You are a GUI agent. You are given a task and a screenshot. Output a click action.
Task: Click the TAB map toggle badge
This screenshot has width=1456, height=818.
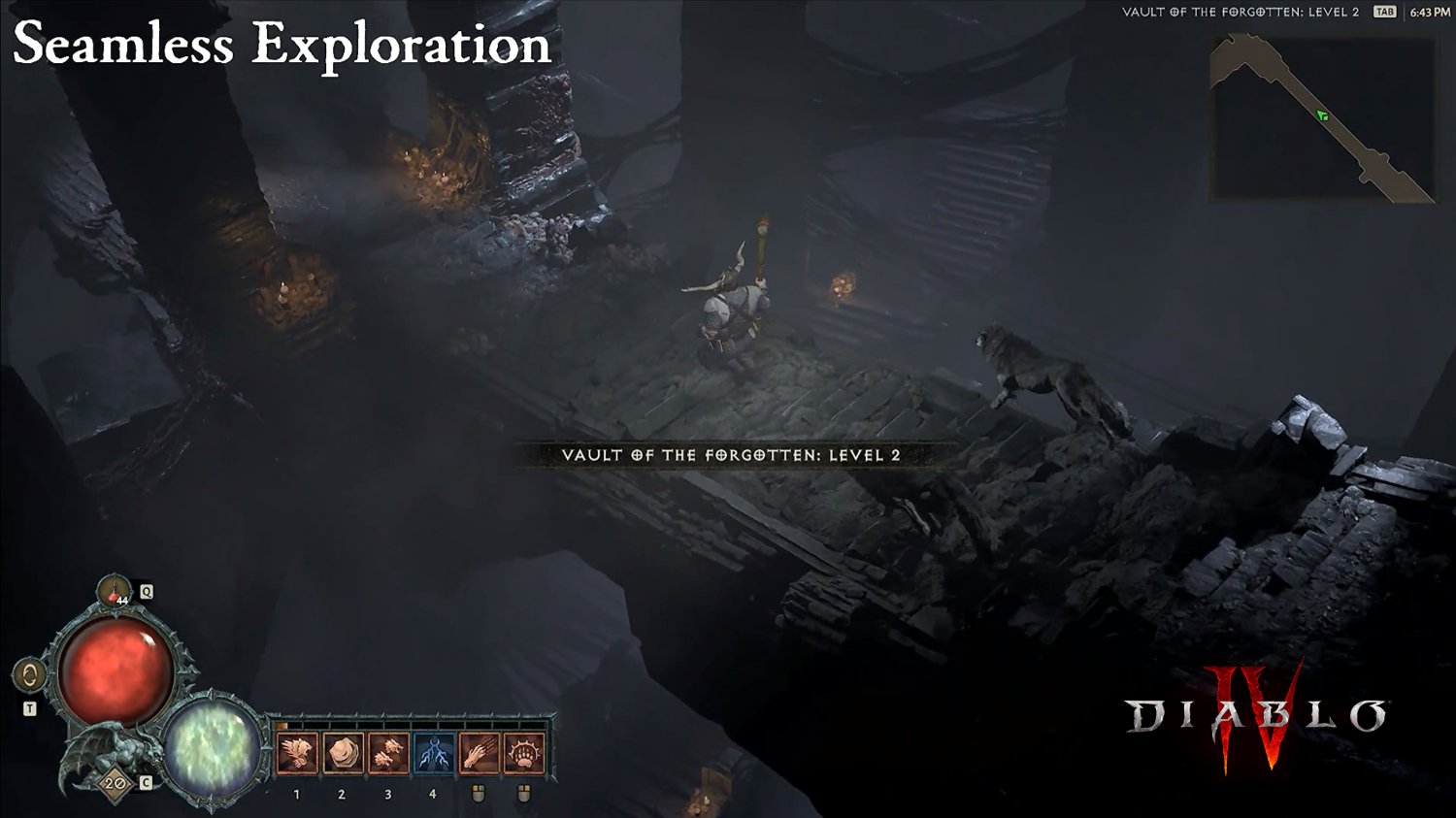pos(1384,12)
